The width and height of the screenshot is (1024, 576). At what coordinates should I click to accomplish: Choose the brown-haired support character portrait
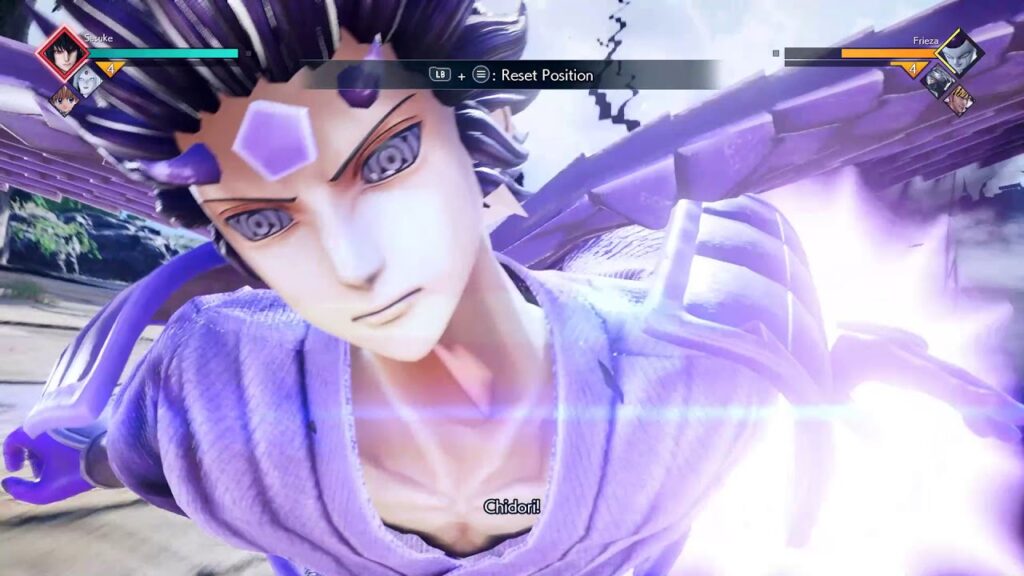click(x=63, y=100)
